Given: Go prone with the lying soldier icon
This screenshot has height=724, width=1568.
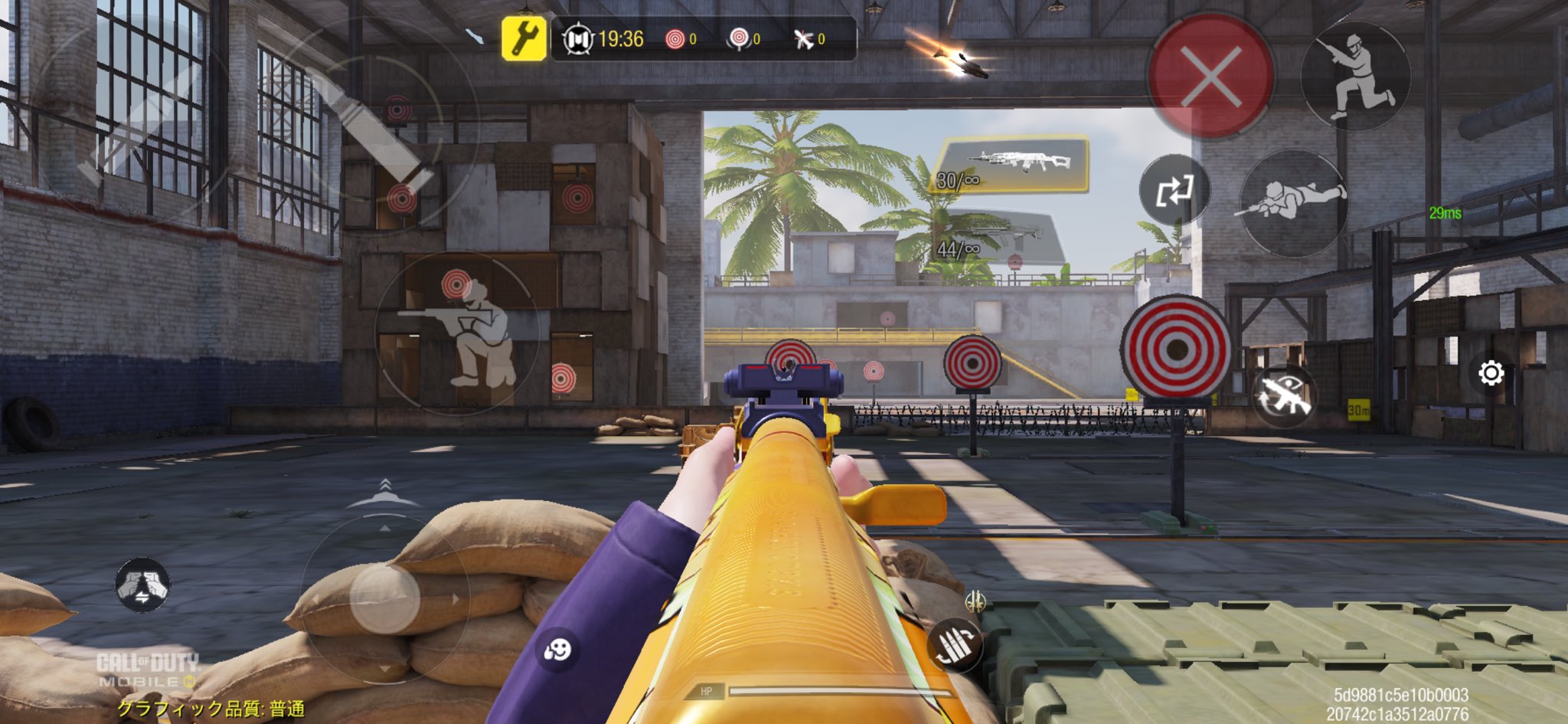Looking at the screenshot, I should point(1293,201).
